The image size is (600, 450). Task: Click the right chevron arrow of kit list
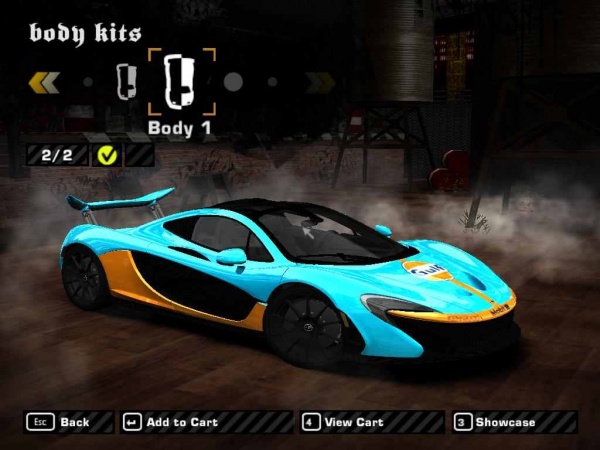(319, 81)
